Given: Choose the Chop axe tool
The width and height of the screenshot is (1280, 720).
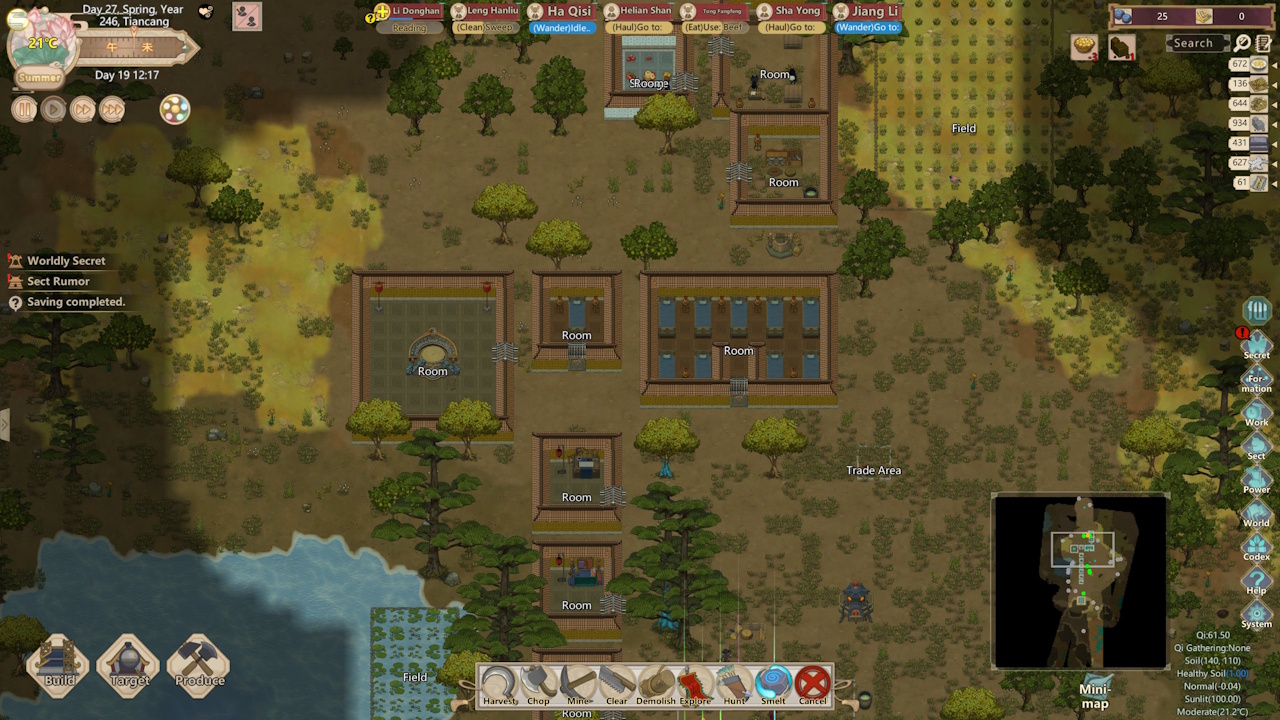Looking at the screenshot, I should pos(538,684).
